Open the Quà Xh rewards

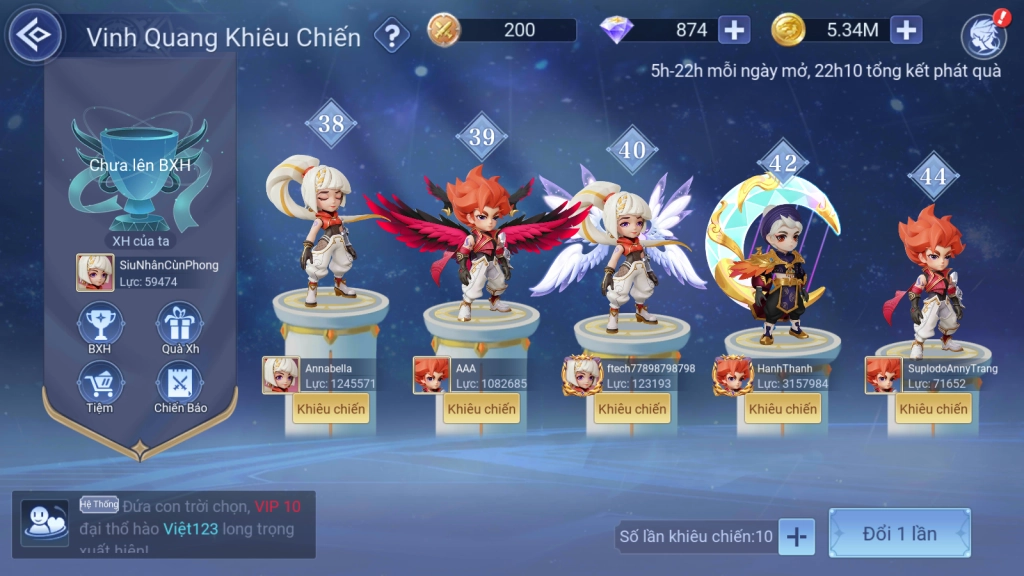click(x=179, y=326)
